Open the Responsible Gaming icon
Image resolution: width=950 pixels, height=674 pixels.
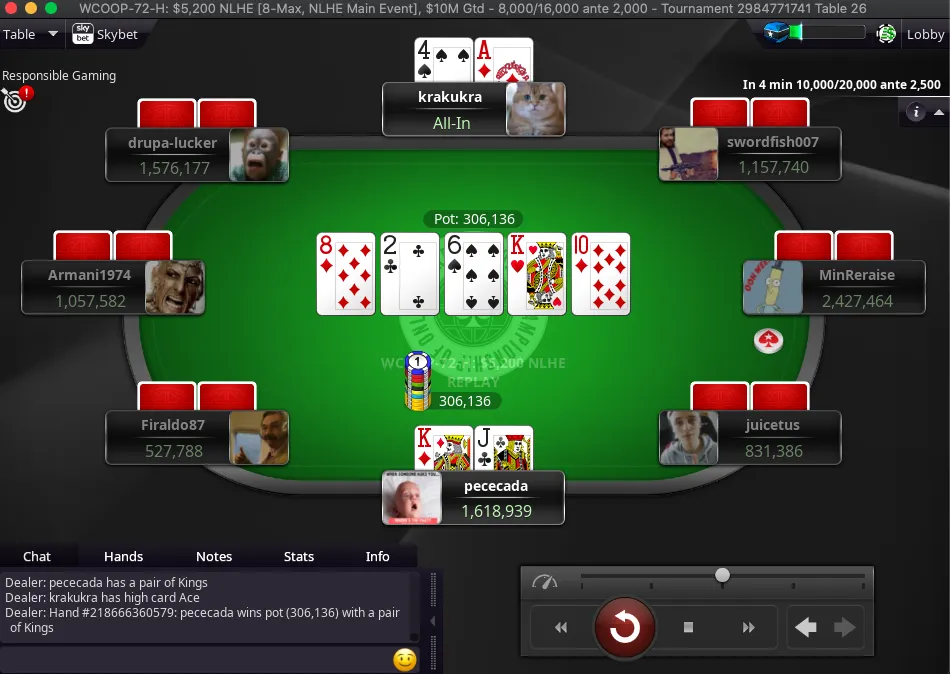coord(15,99)
